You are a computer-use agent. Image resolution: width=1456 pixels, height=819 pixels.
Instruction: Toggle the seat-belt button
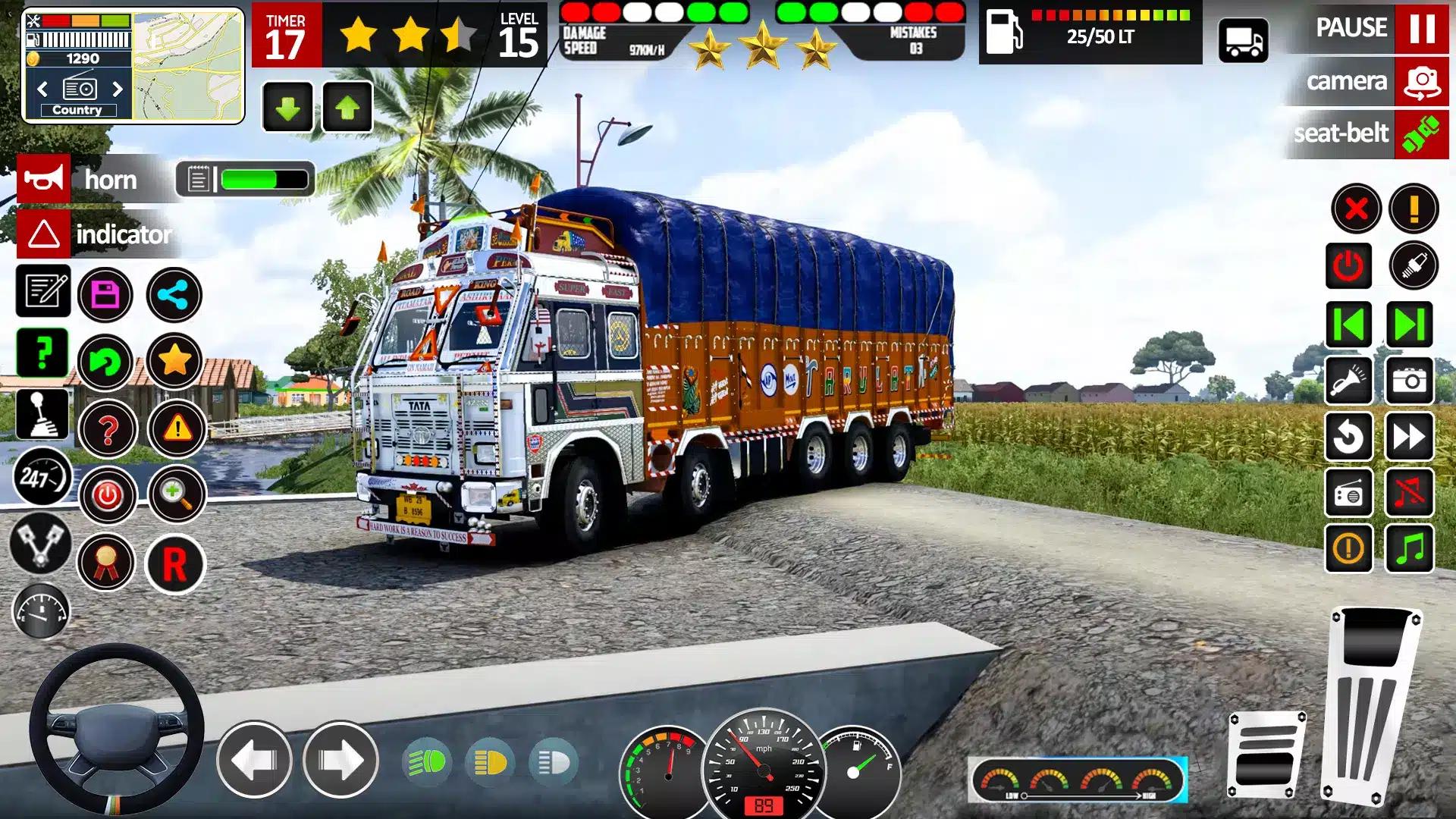(x=1421, y=134)
